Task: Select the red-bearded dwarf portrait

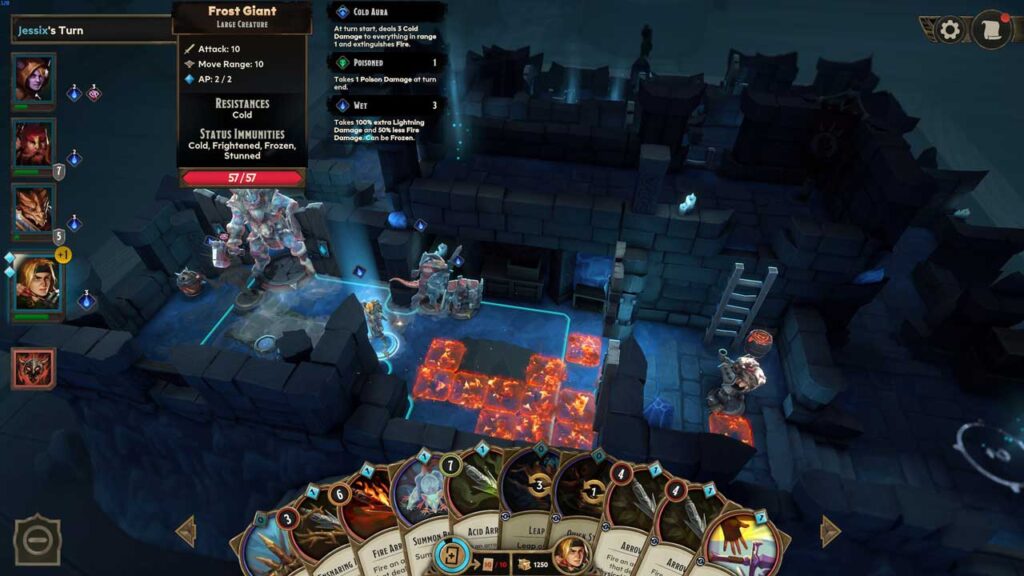Action: point(33,145)
